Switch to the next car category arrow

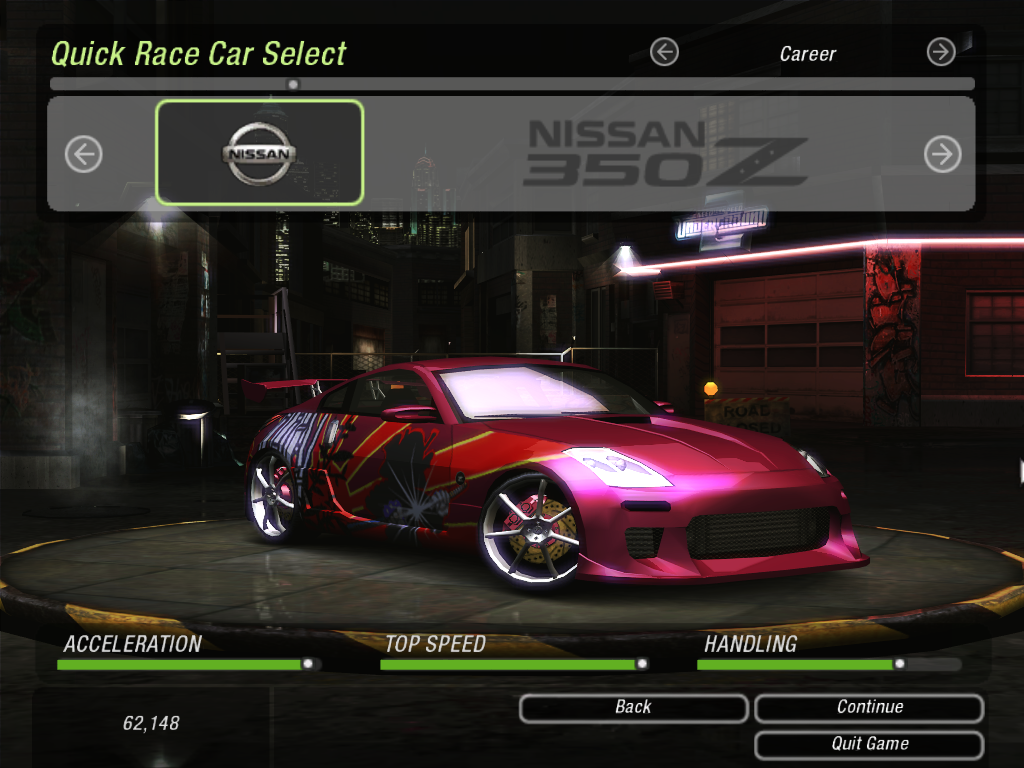point(941,52)
